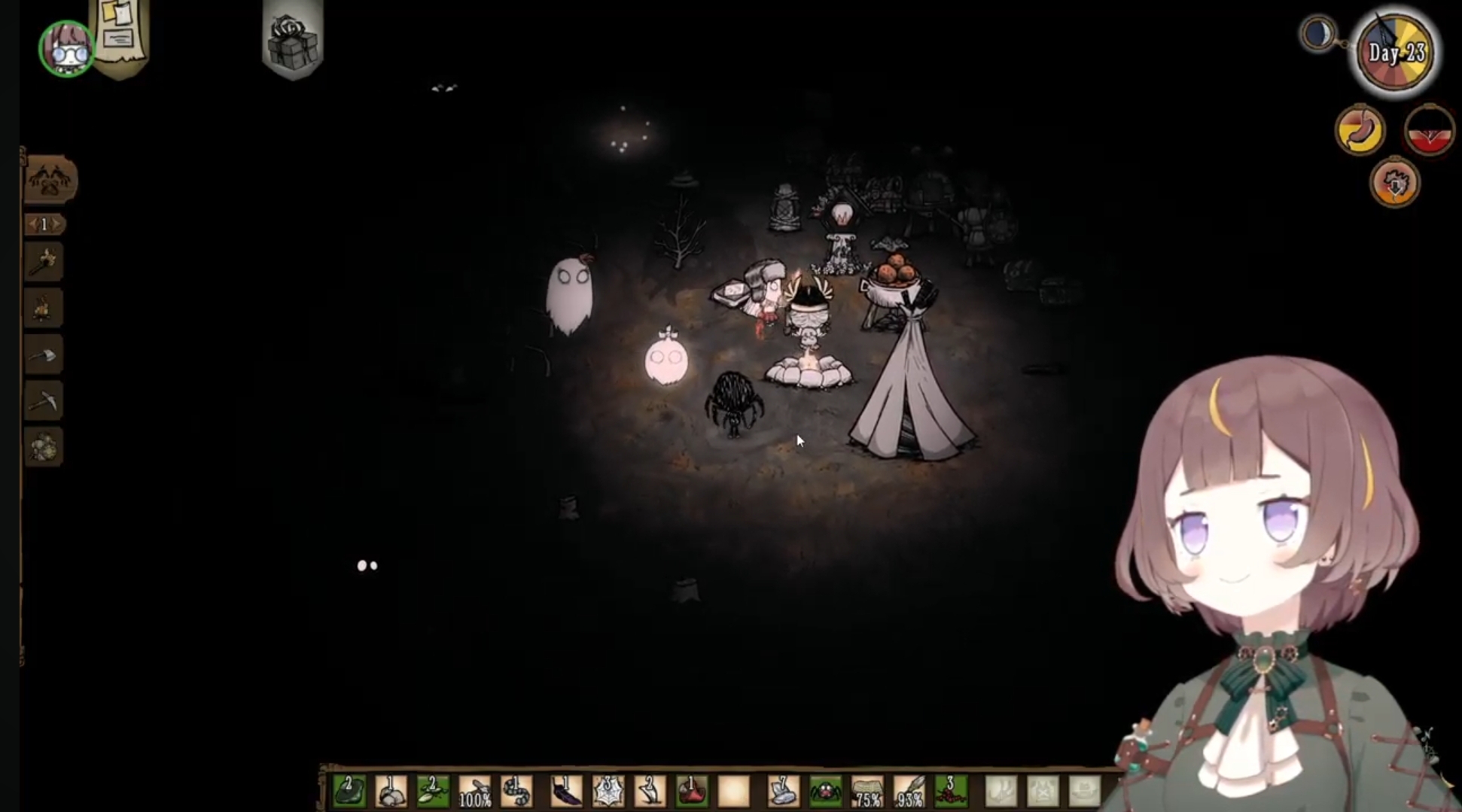Click the player portrait with glasses
This screenshot has height=812, width=1462.
coord(66,48)
